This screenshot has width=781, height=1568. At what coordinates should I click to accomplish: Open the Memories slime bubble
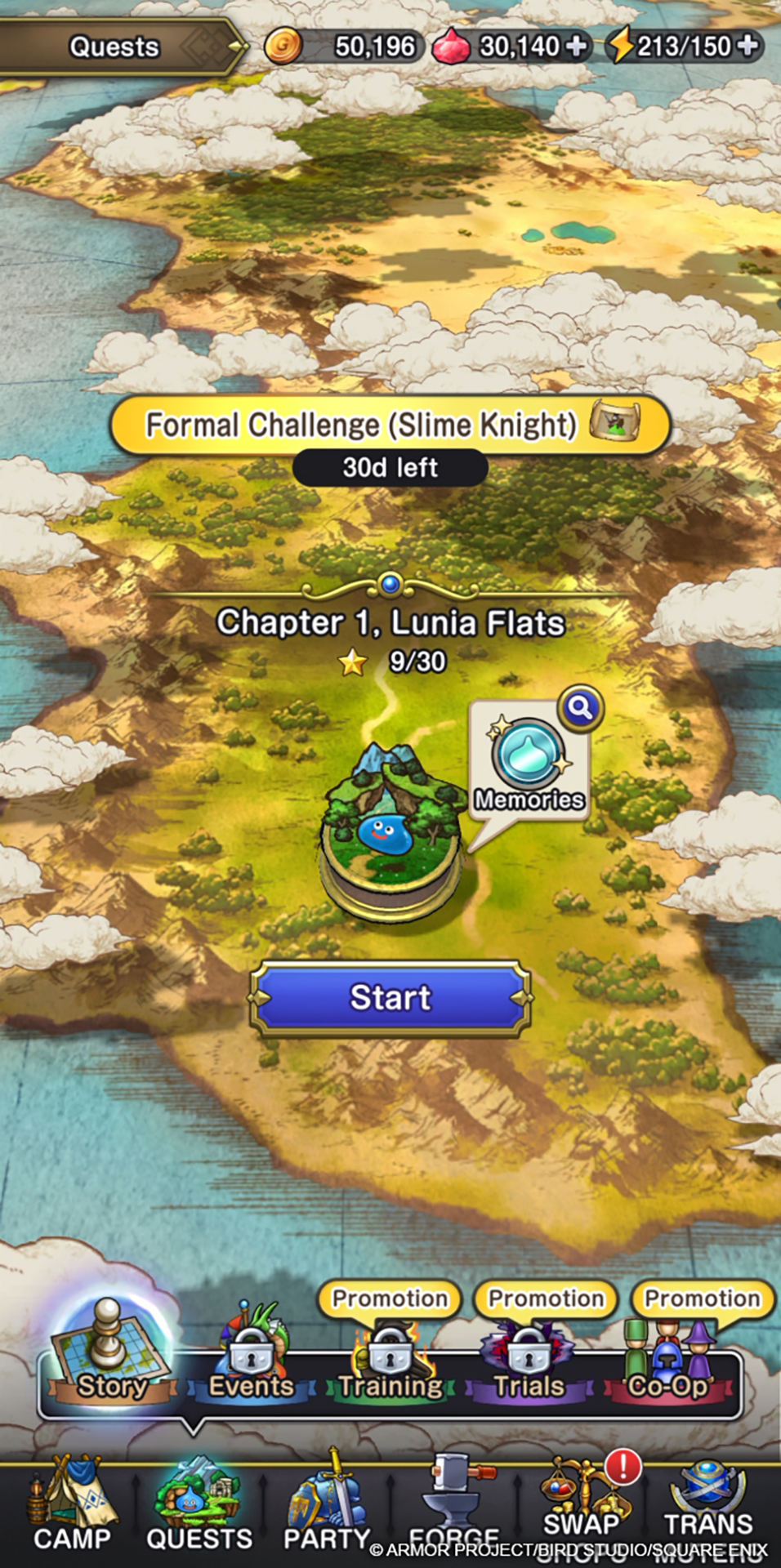coord(529,765)
